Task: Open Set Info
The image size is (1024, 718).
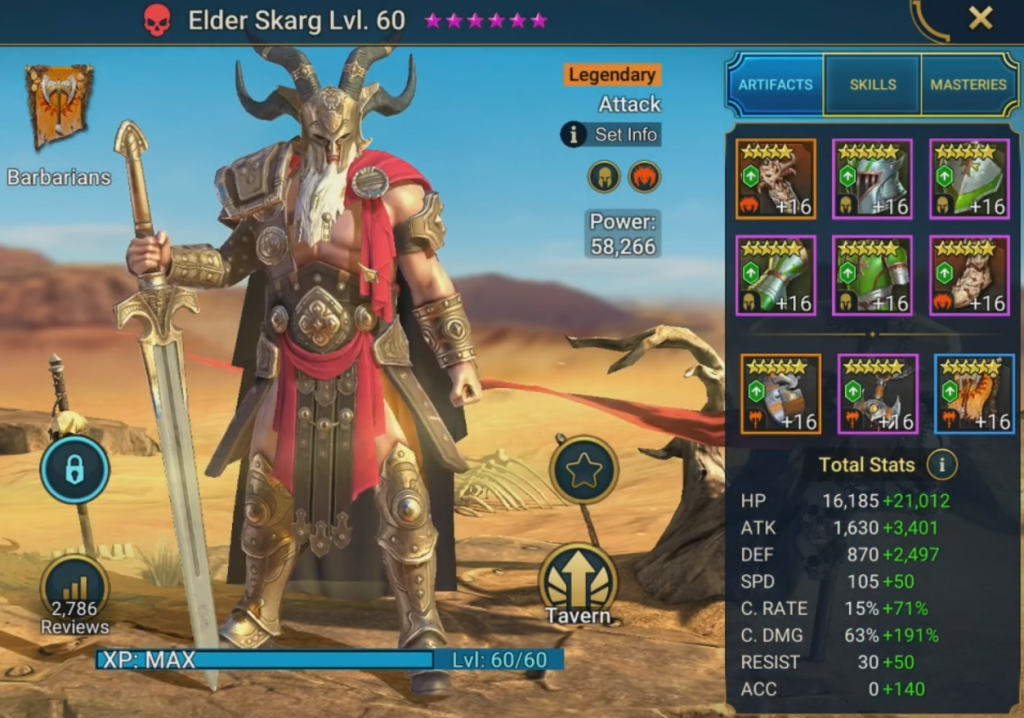Action: pos(611,134)
